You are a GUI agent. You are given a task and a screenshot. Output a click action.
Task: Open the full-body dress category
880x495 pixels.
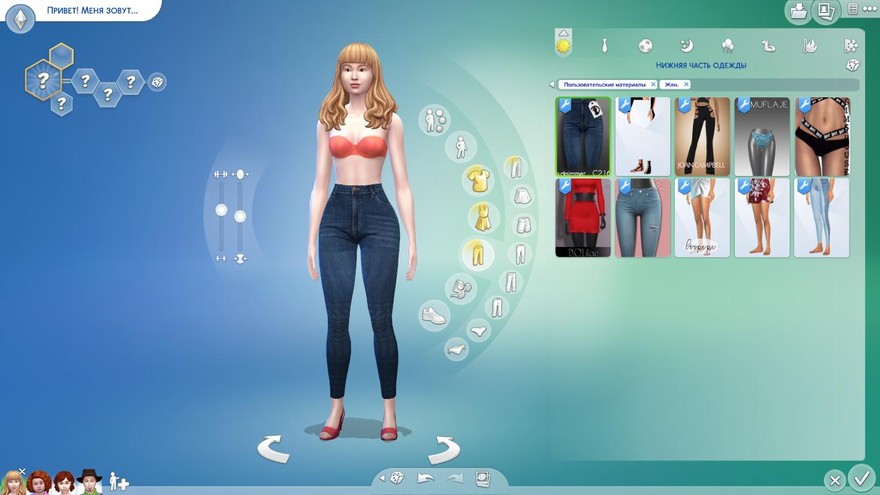(x=483, y=216)
